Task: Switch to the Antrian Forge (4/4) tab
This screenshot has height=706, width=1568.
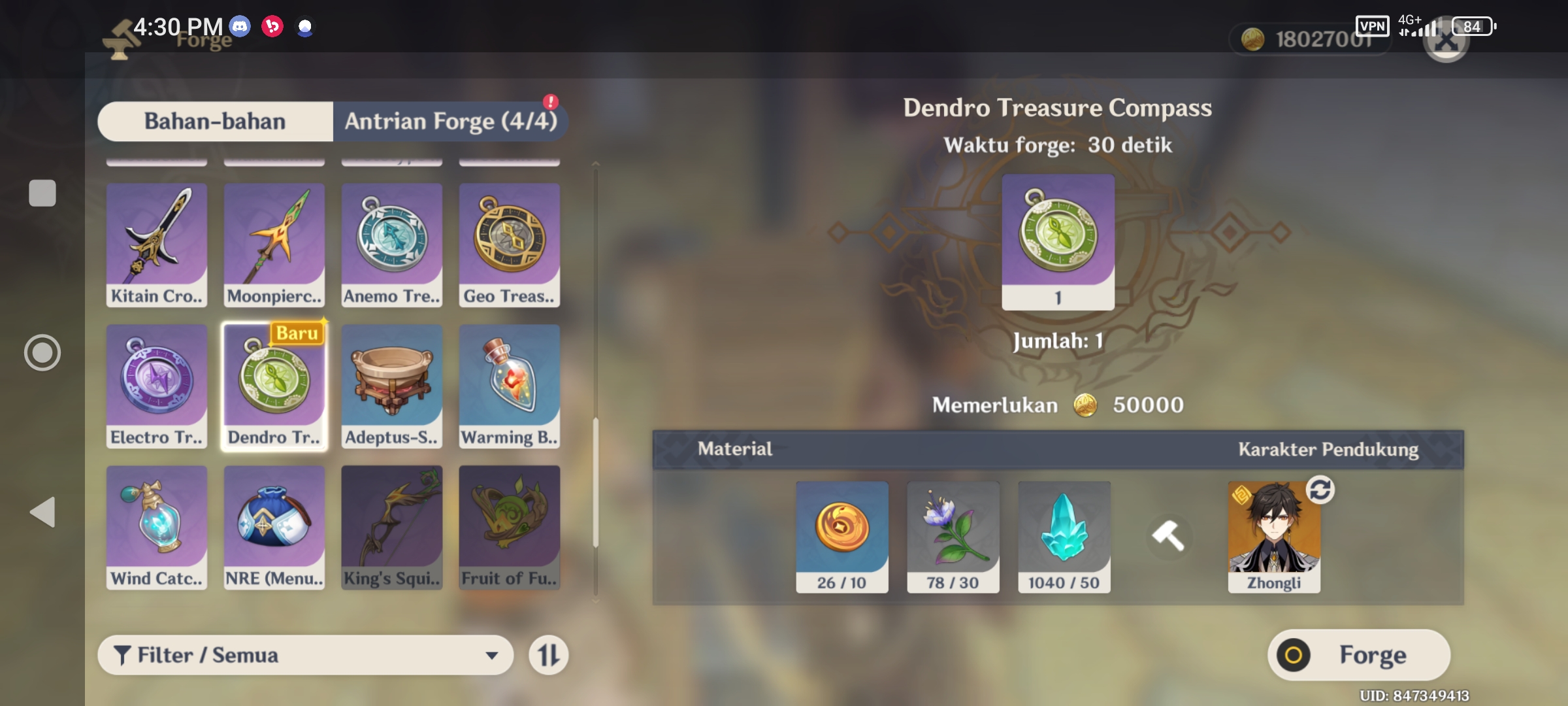Action: pyautogui.click(x=451, y=121)
